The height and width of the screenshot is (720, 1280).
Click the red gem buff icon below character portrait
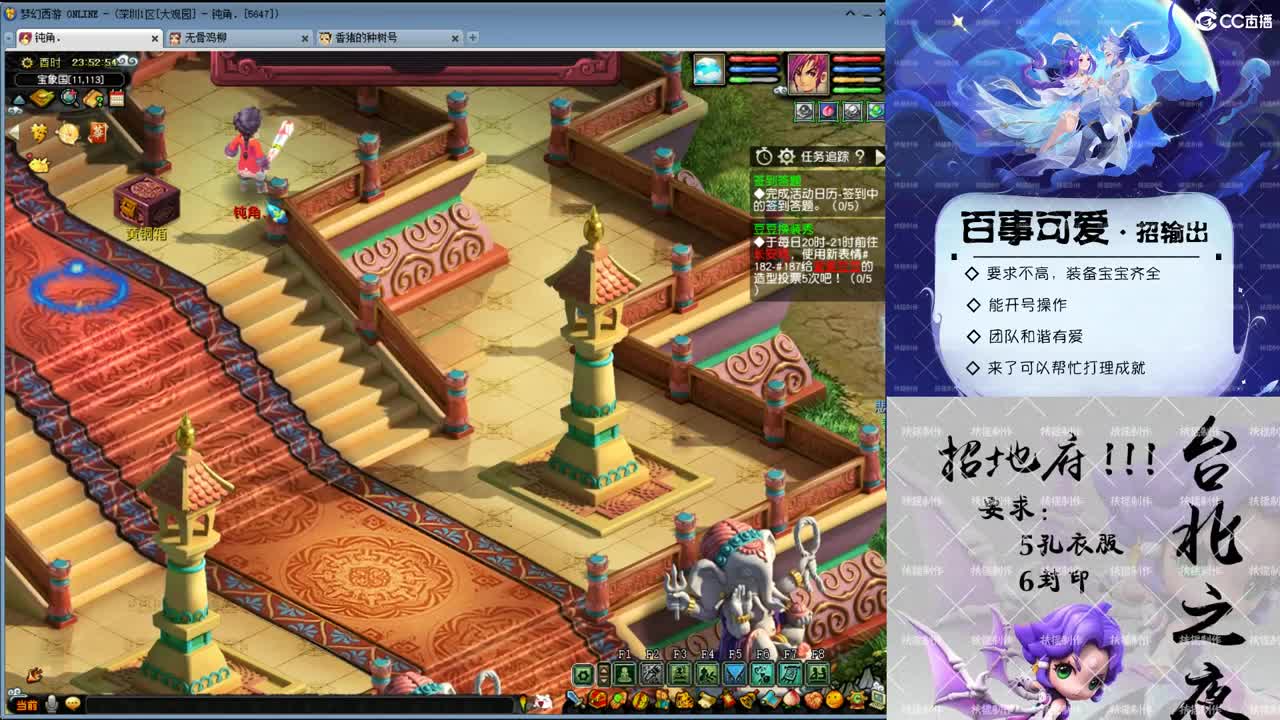(x=829, y=110)
